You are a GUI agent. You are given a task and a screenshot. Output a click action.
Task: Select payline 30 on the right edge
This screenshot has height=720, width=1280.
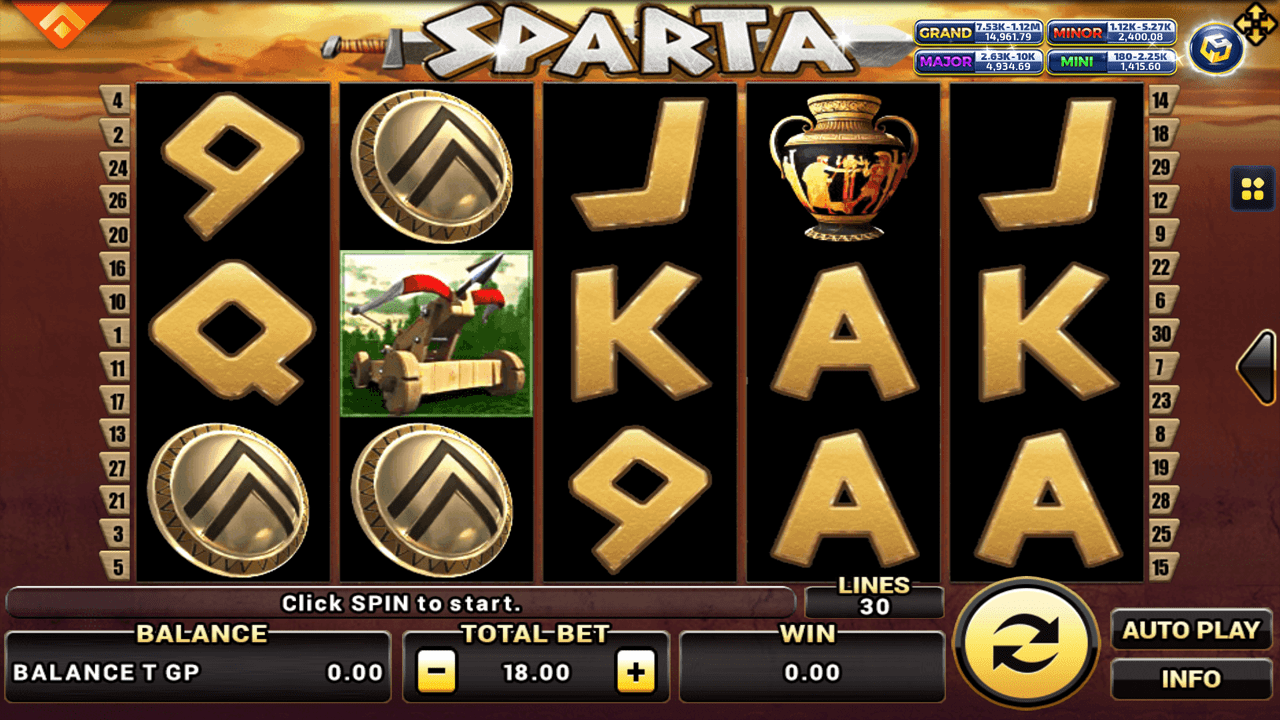pyautogui.click(x=1163, y=334)
